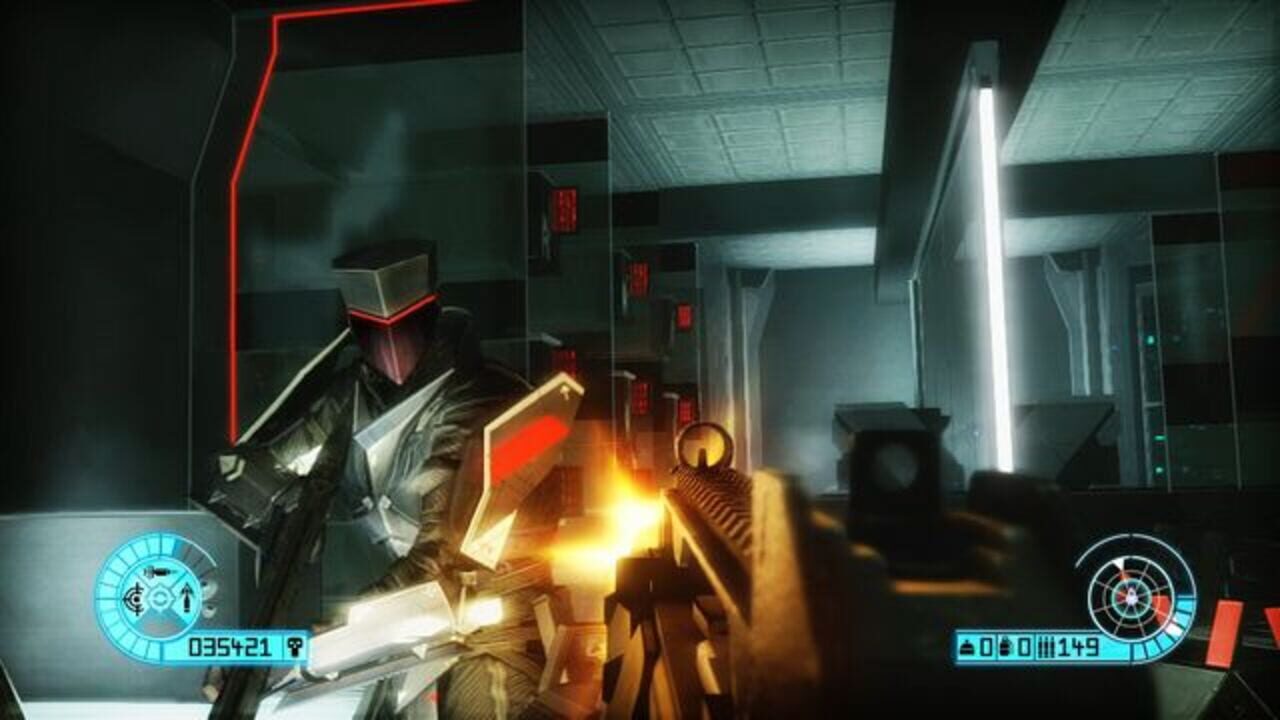This screenshot has height=720, width=1280.
Task: Toggle the white enemy direction wedge on the radar
Action: (x=1119, y=563)
